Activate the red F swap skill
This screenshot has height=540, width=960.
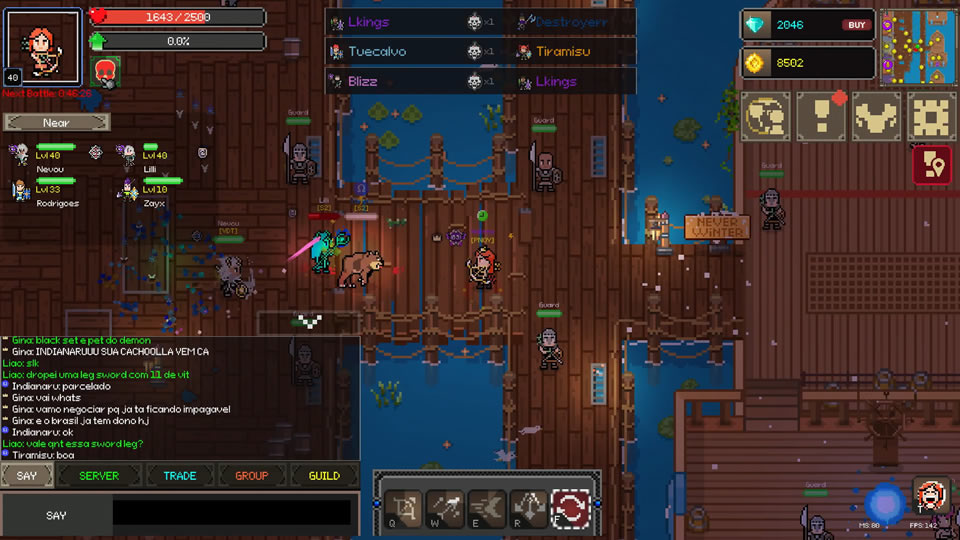point(571,508)
